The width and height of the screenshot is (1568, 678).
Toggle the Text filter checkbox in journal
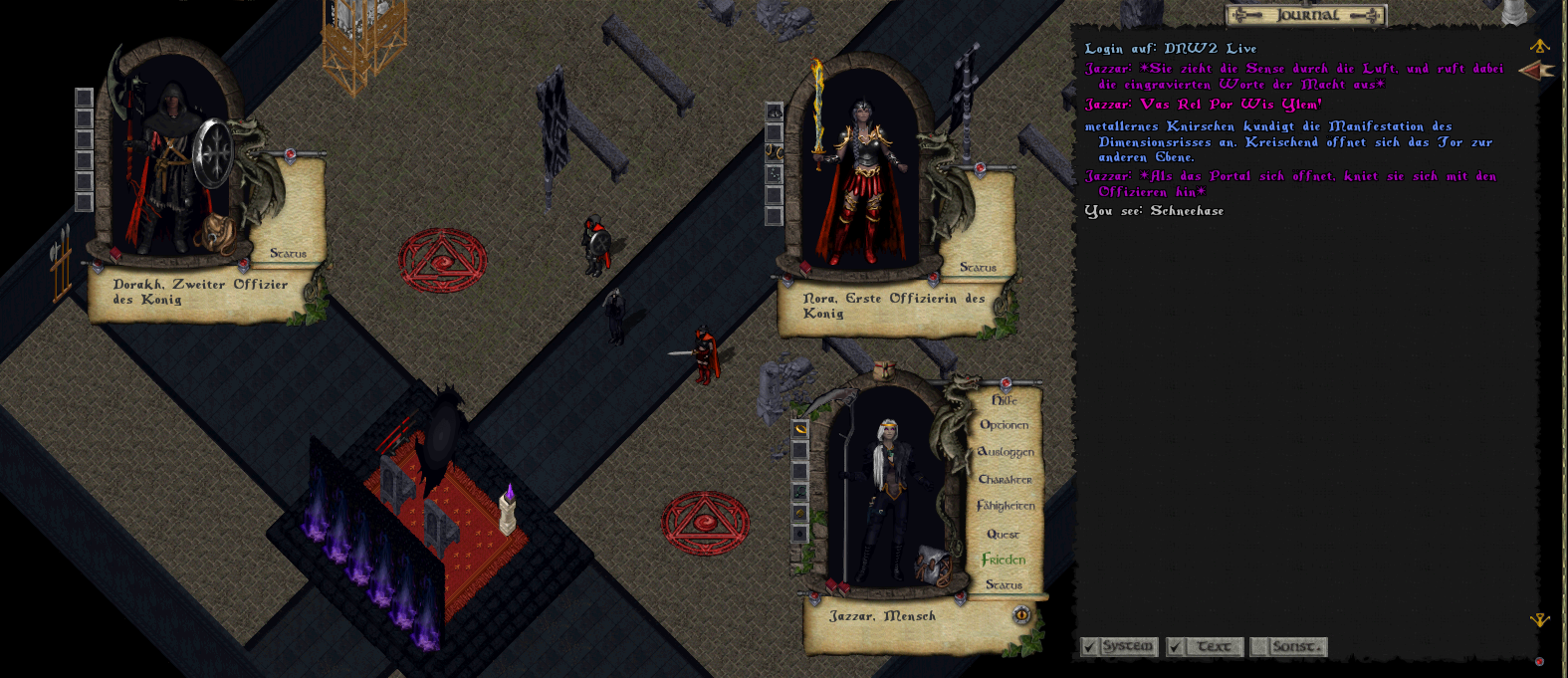point(1176,647)
